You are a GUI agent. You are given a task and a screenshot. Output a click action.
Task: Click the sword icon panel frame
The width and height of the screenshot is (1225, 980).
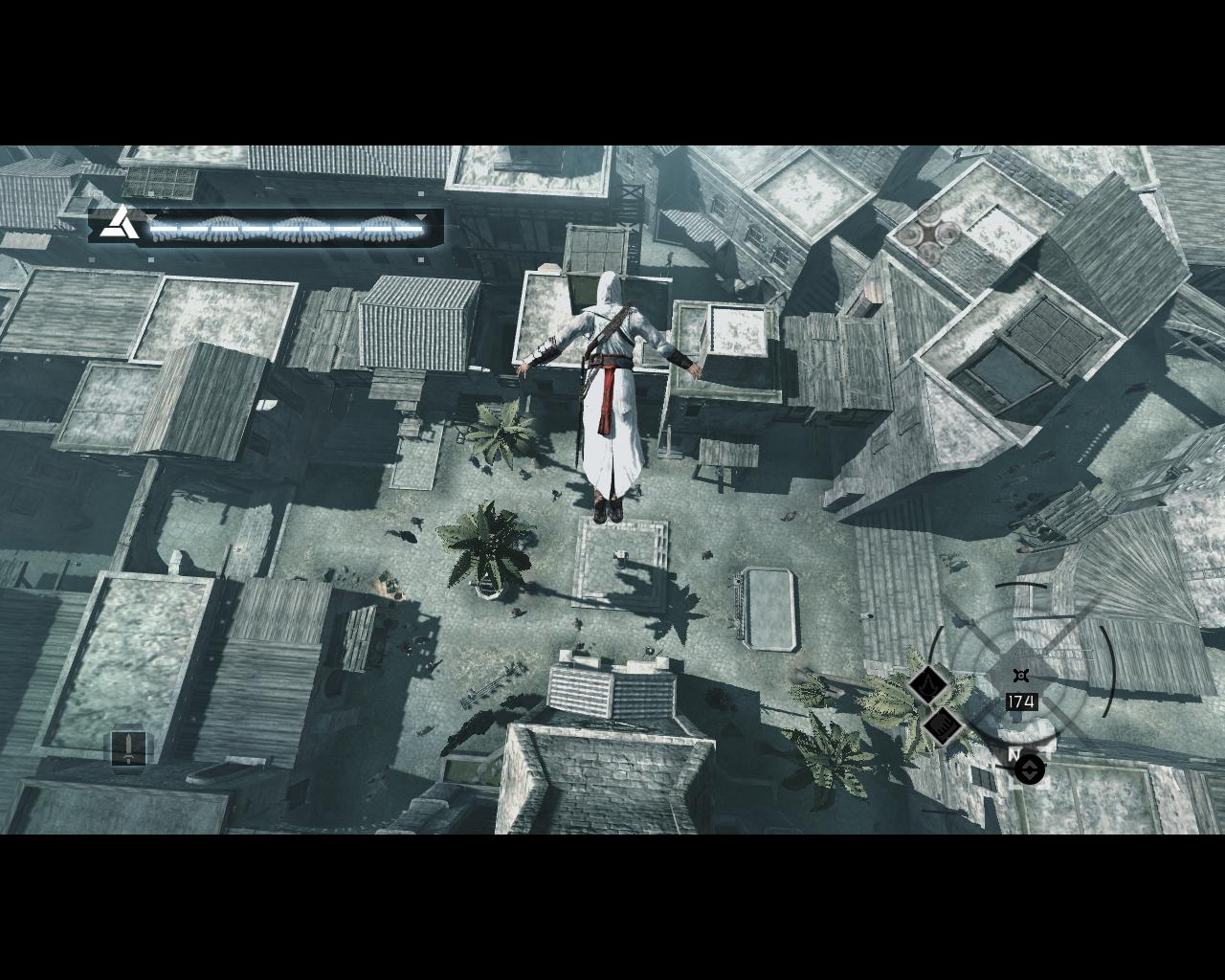[x=130, y=749]
